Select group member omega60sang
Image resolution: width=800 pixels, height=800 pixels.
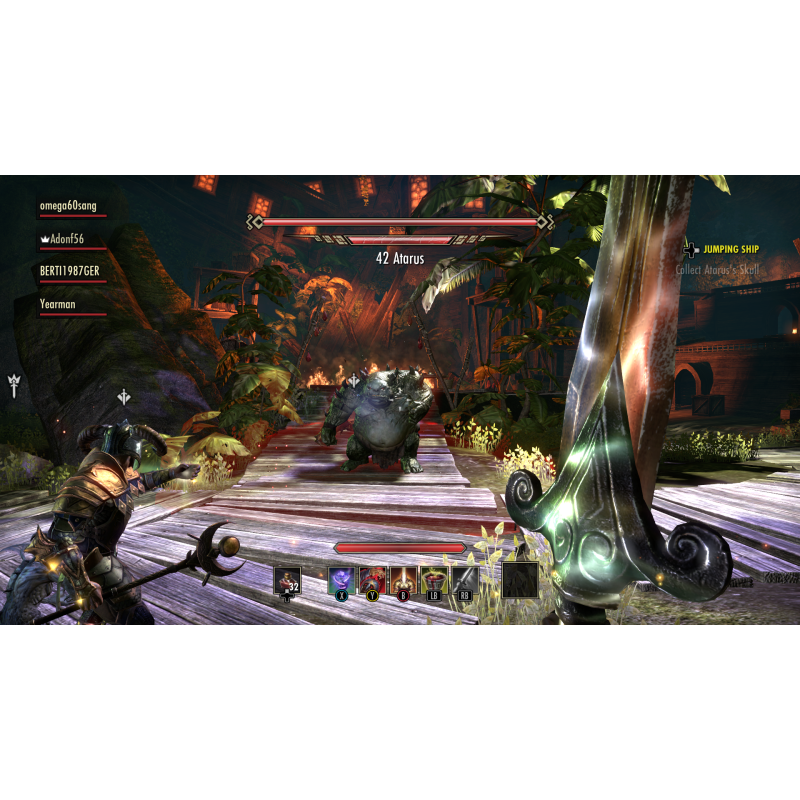click(72, 207)
